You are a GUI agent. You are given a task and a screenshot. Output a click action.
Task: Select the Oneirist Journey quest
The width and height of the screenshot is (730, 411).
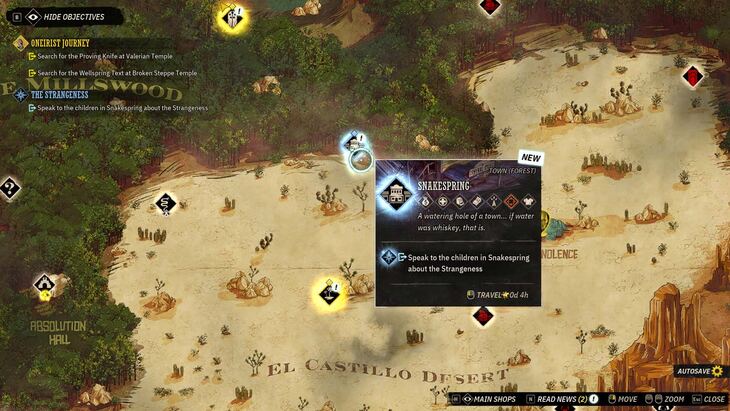(62, 43)
